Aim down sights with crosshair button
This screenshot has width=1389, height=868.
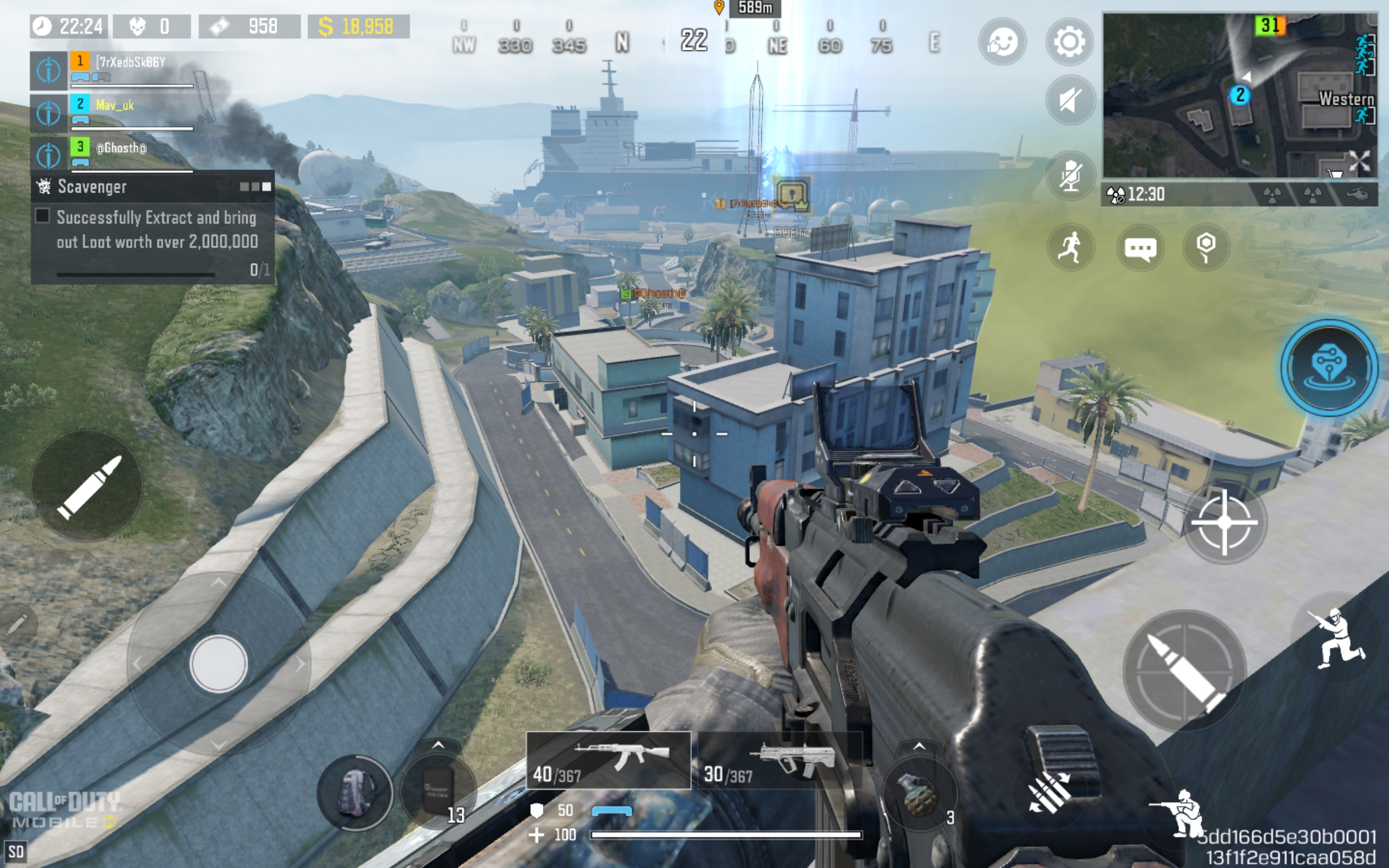pyautogui.click(x=1224, y=522)
